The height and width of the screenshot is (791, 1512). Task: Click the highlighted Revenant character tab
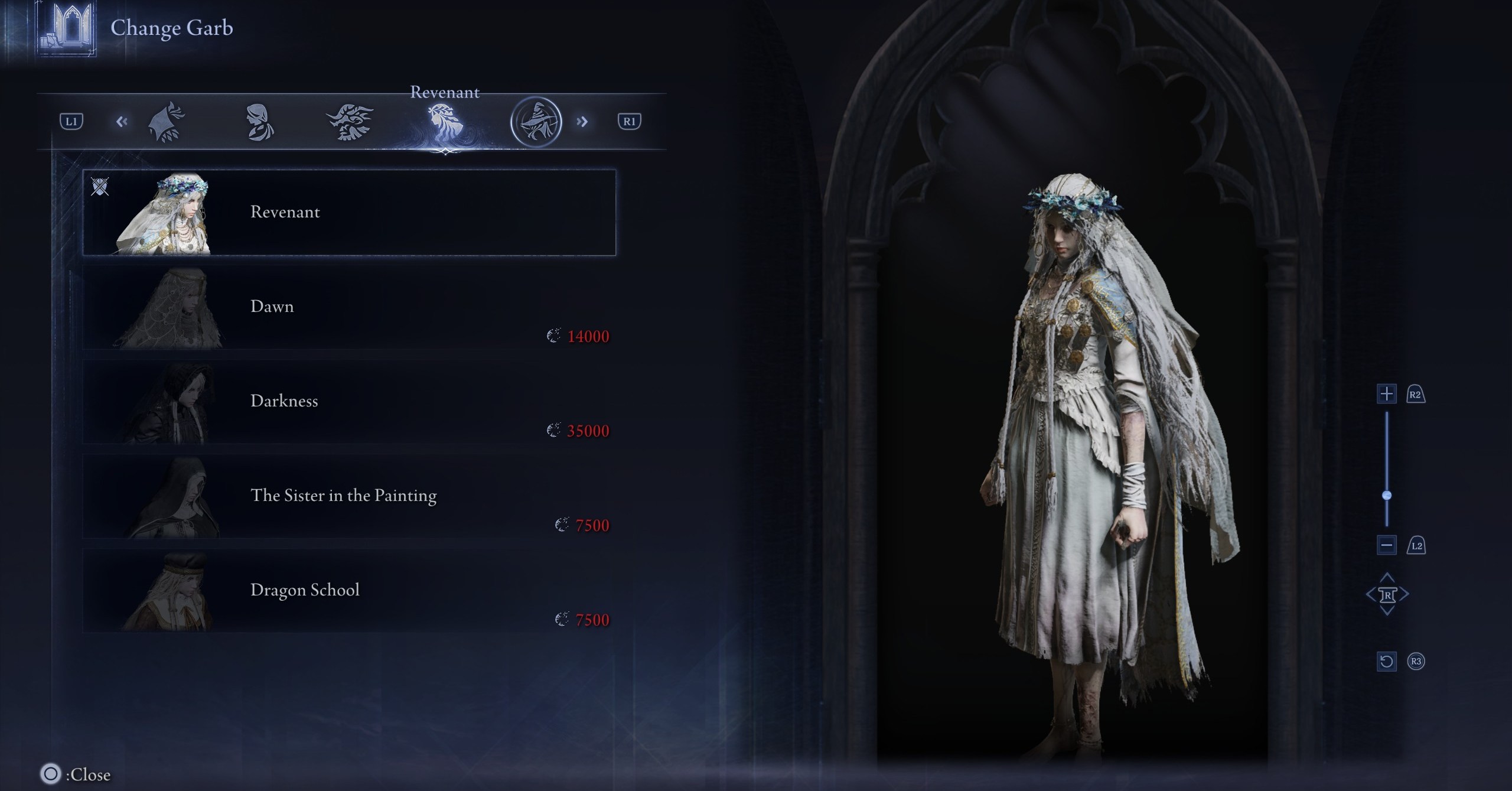444,122
